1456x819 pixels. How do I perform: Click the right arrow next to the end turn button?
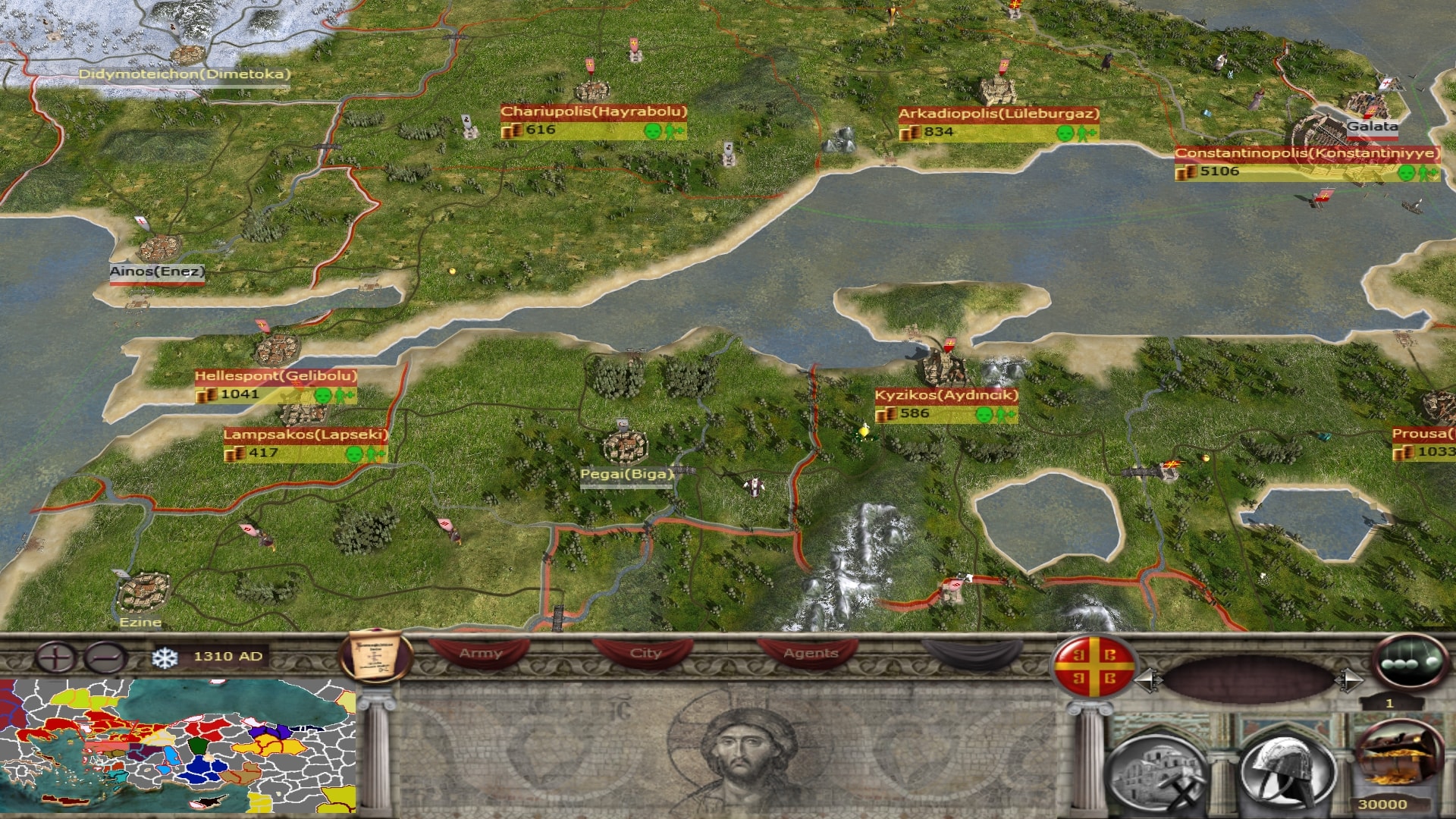[1347, 679]
